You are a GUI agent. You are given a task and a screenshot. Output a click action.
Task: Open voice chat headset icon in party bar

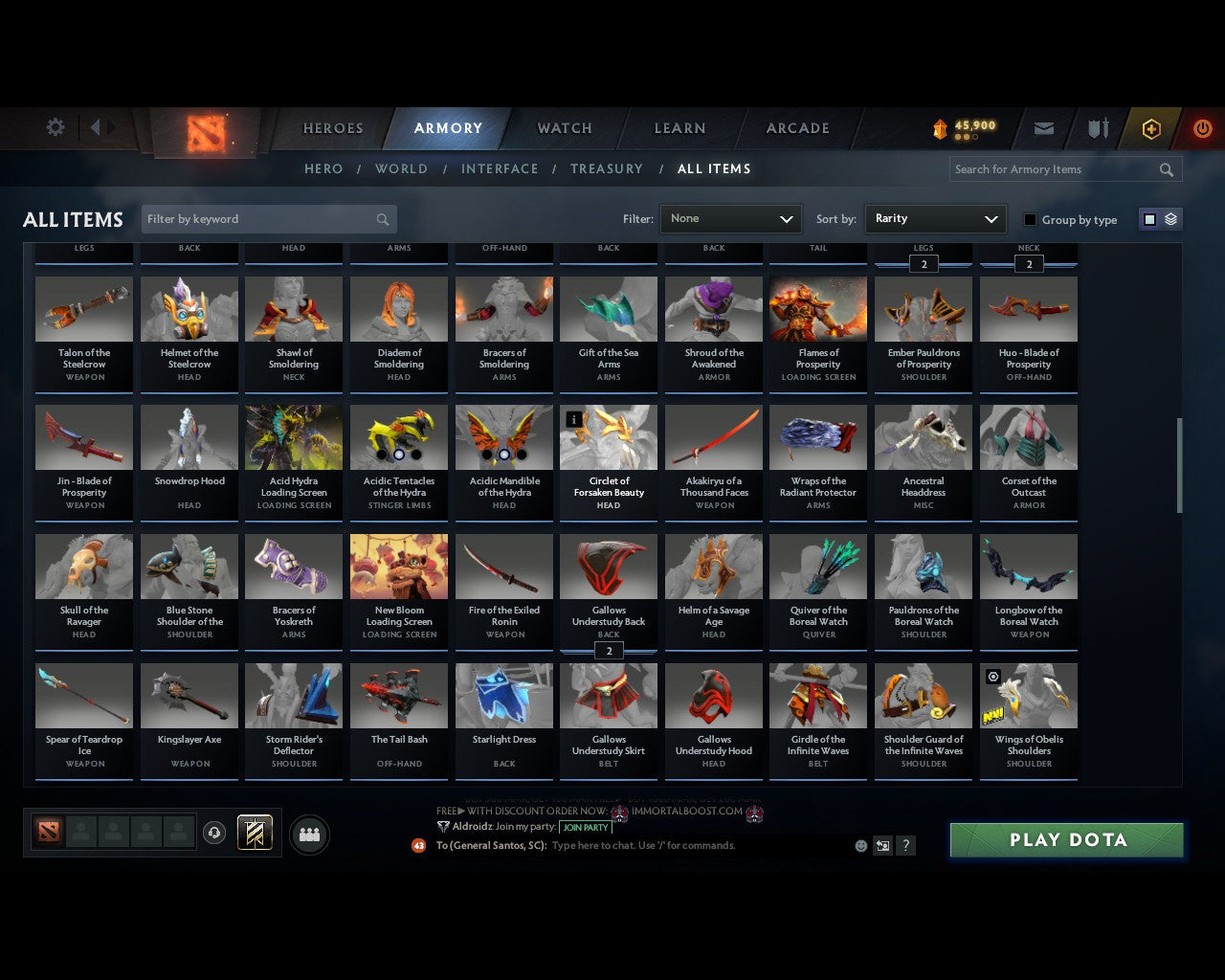point(215,833)
